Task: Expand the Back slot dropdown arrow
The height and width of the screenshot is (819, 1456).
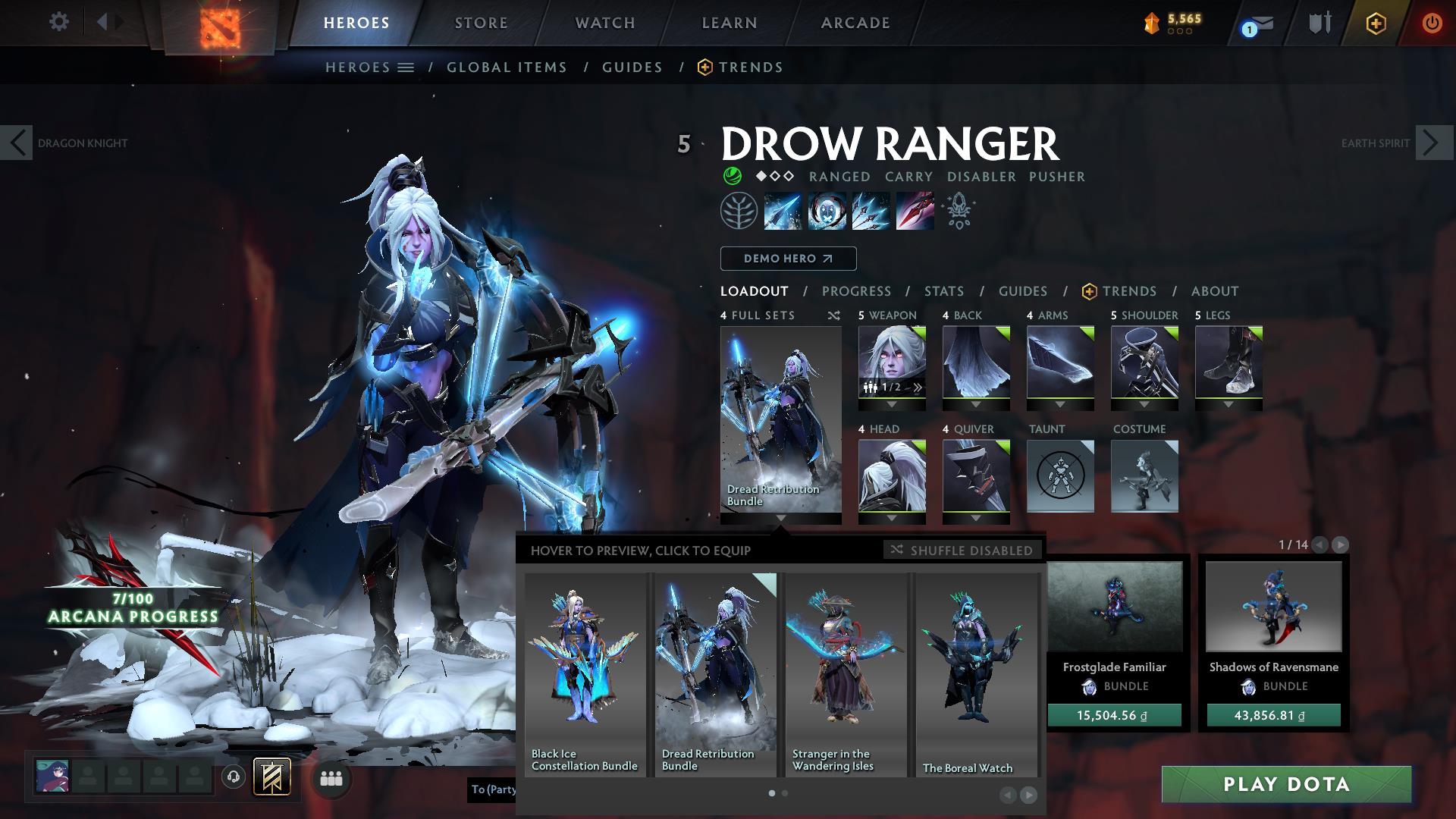Action: pyautogui.click(x=976, y=405)
